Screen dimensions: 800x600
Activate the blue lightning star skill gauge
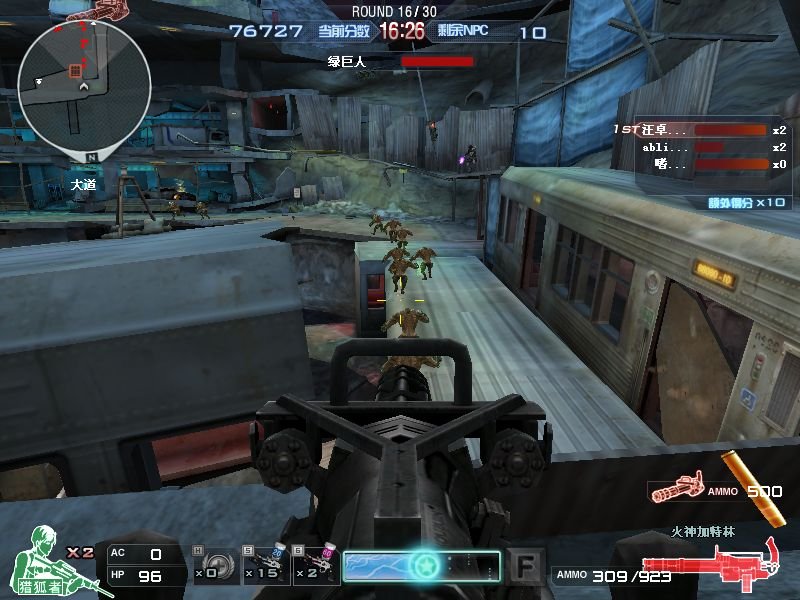coord(421,565)
